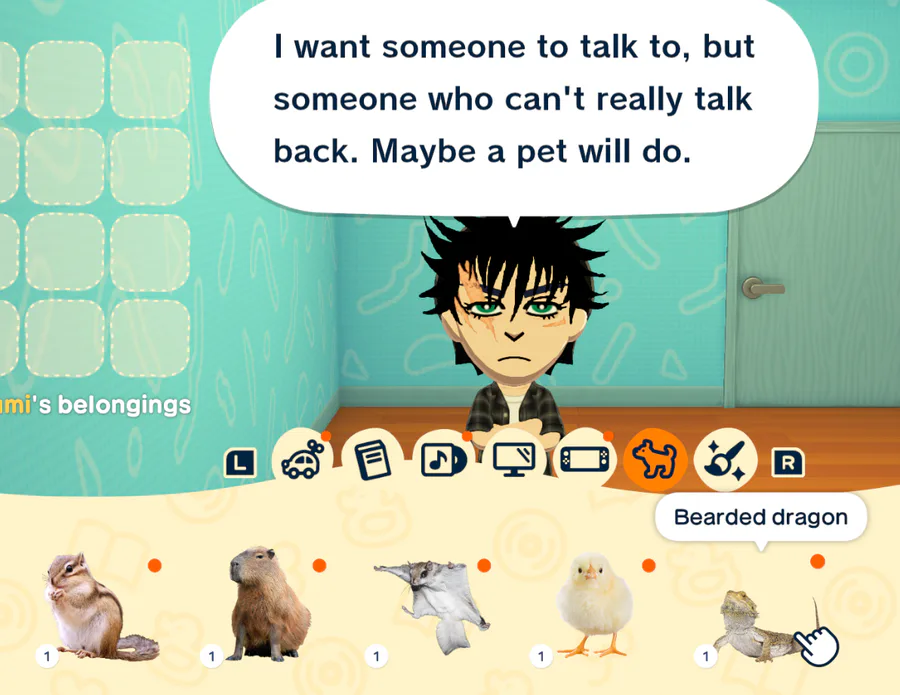Select the chipmunk pet

(98, 608)
